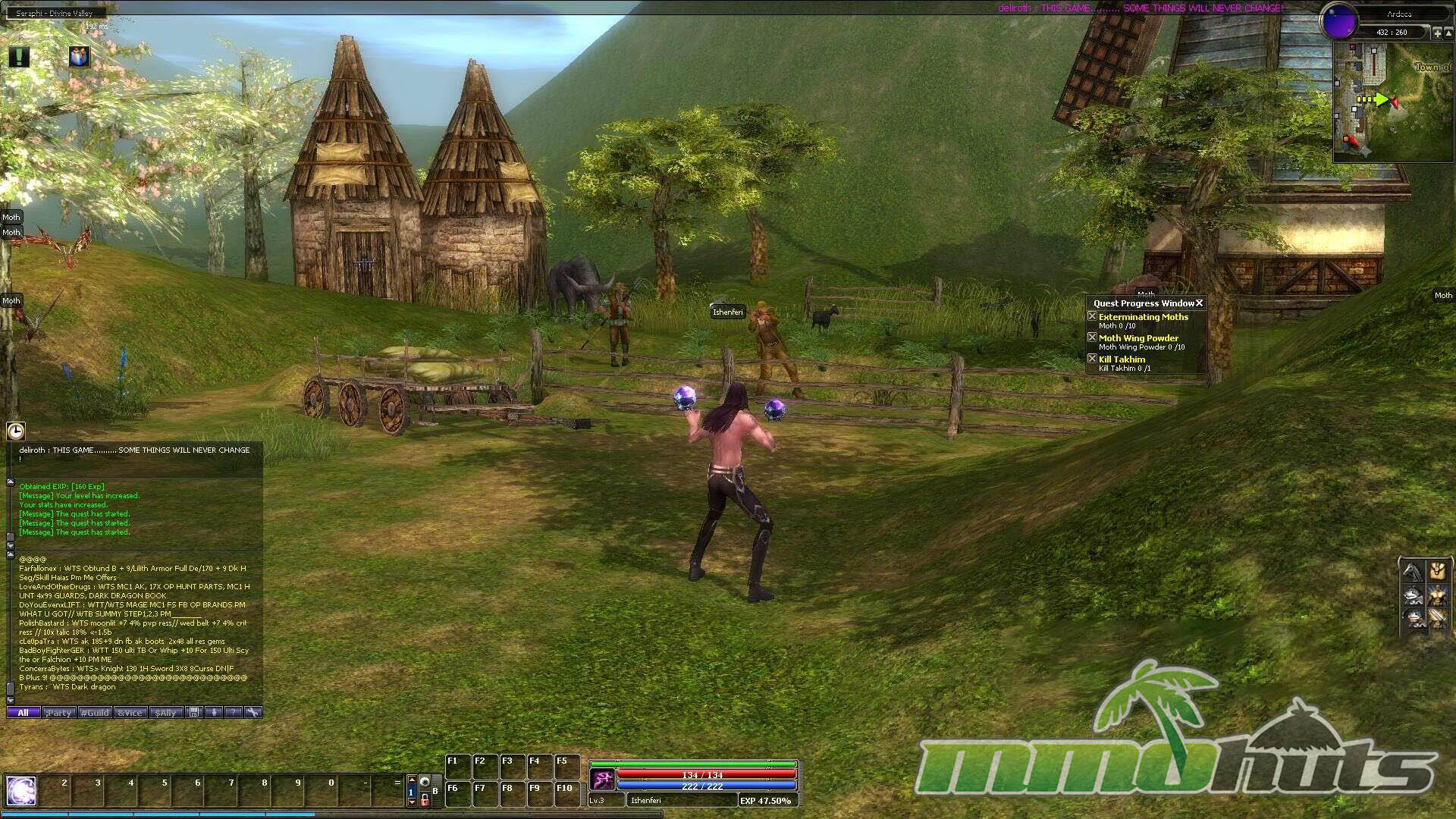This screenshot has width=1456, height=819.
Task: Click the hotbar page up arrow
Action: [x=412, y=780]
